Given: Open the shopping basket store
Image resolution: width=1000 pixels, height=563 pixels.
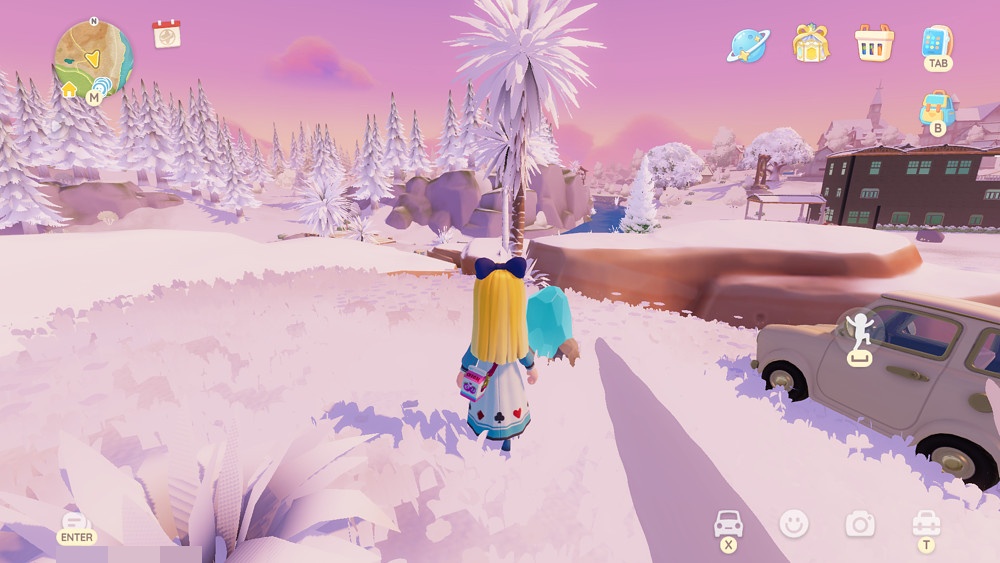Looking at the screenshot, I should coord(873,42).
